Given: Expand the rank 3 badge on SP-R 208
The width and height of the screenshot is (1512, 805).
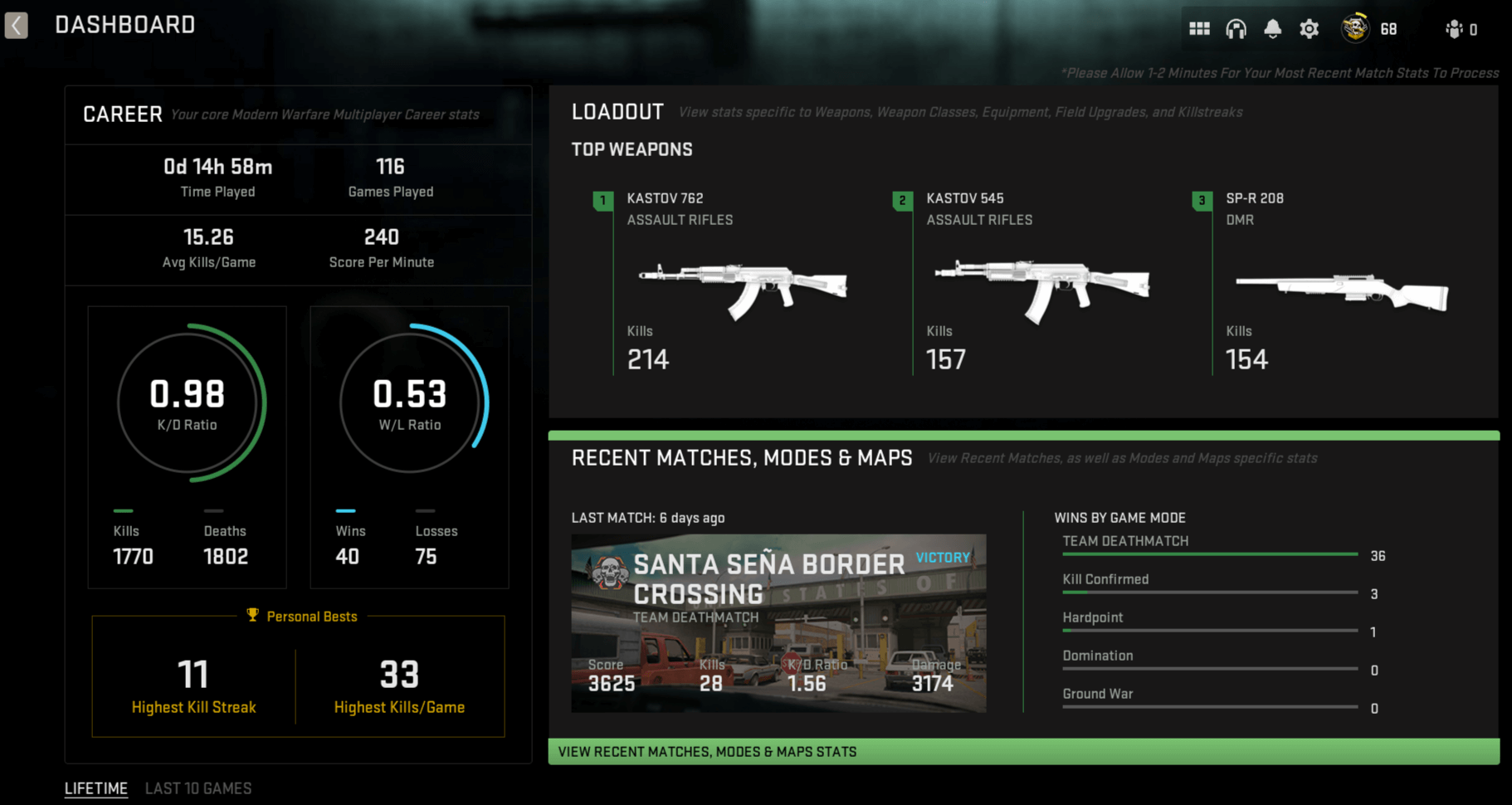Looking at the screenshot, I should [1201, 200].
